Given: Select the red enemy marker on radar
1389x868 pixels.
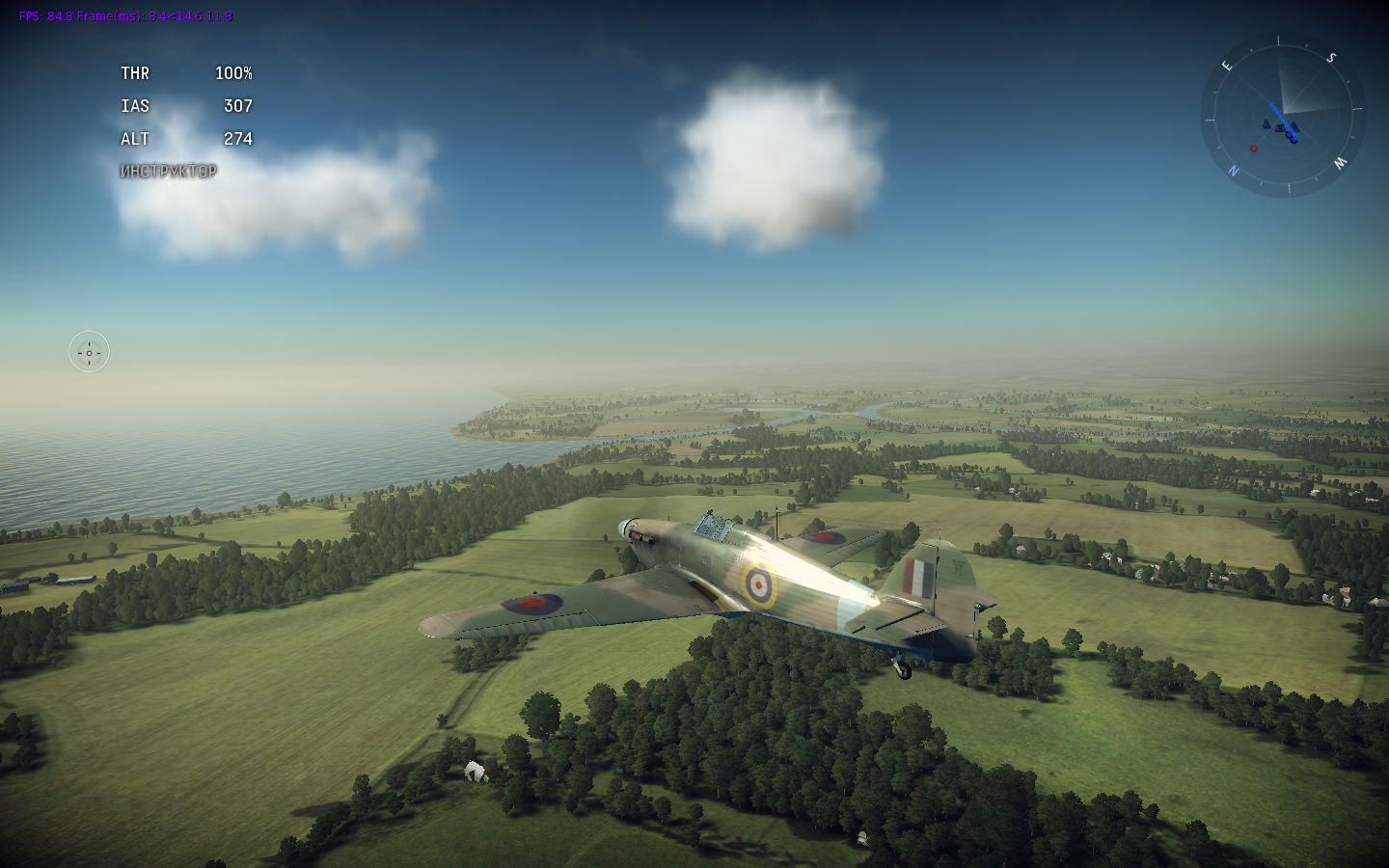Looking at the screenshot, I should (1254, 149).
